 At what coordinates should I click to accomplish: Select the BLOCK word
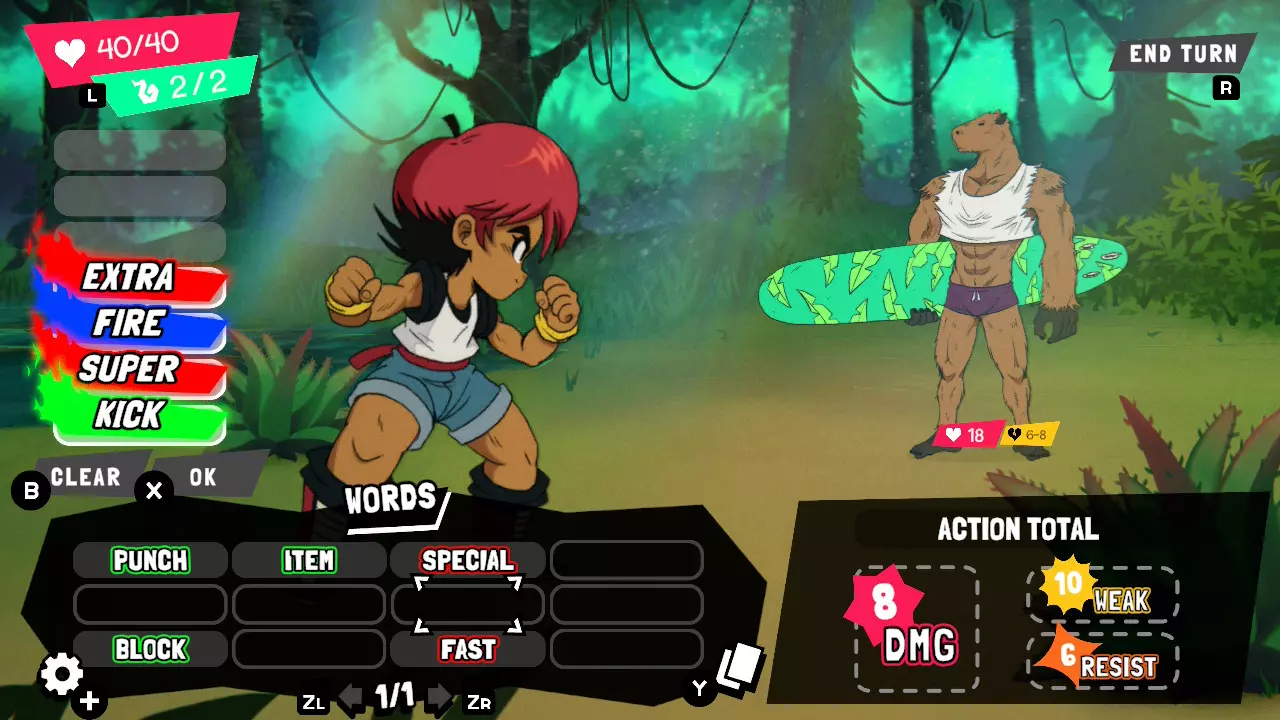click(x=150, y=649)
